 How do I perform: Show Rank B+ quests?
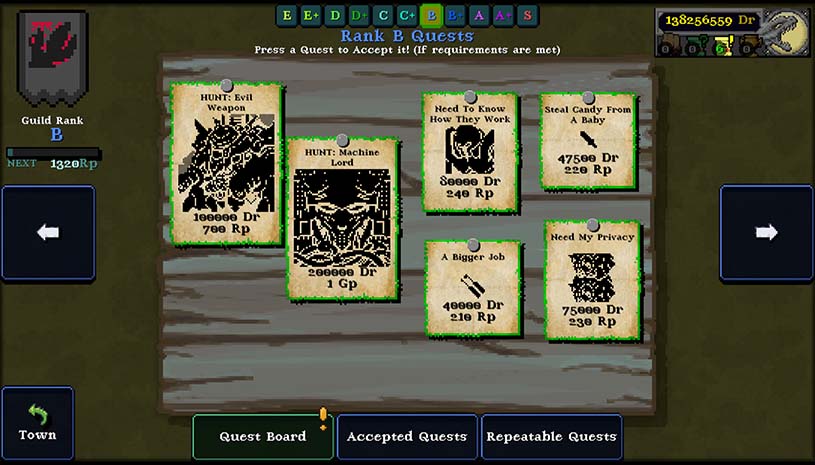(455, 15)
